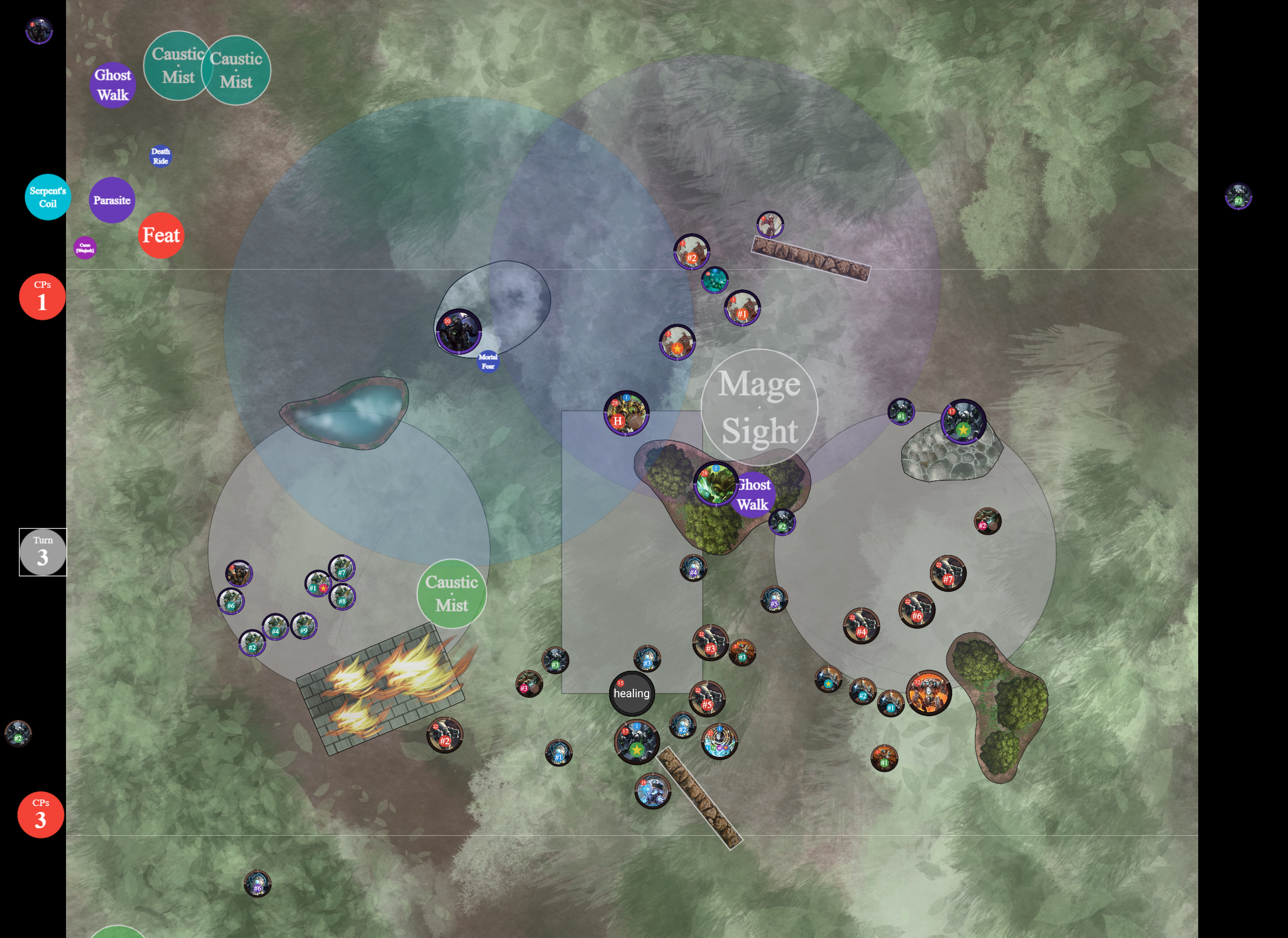1288x938 pixels.
Task: Select the large Mage Sight token
Action: pos(759,407)
